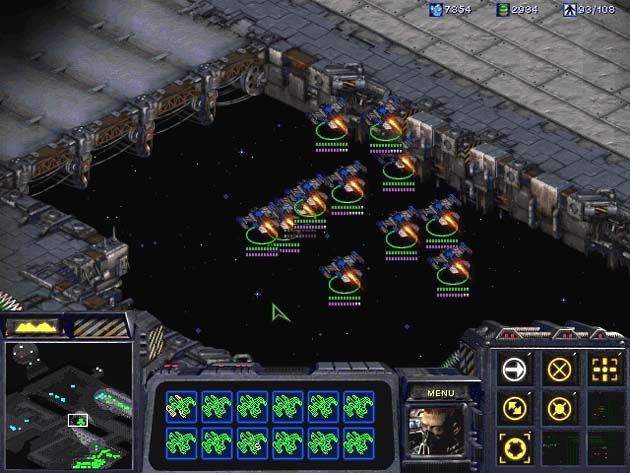Issue the Stop command

tap(558, 369)
